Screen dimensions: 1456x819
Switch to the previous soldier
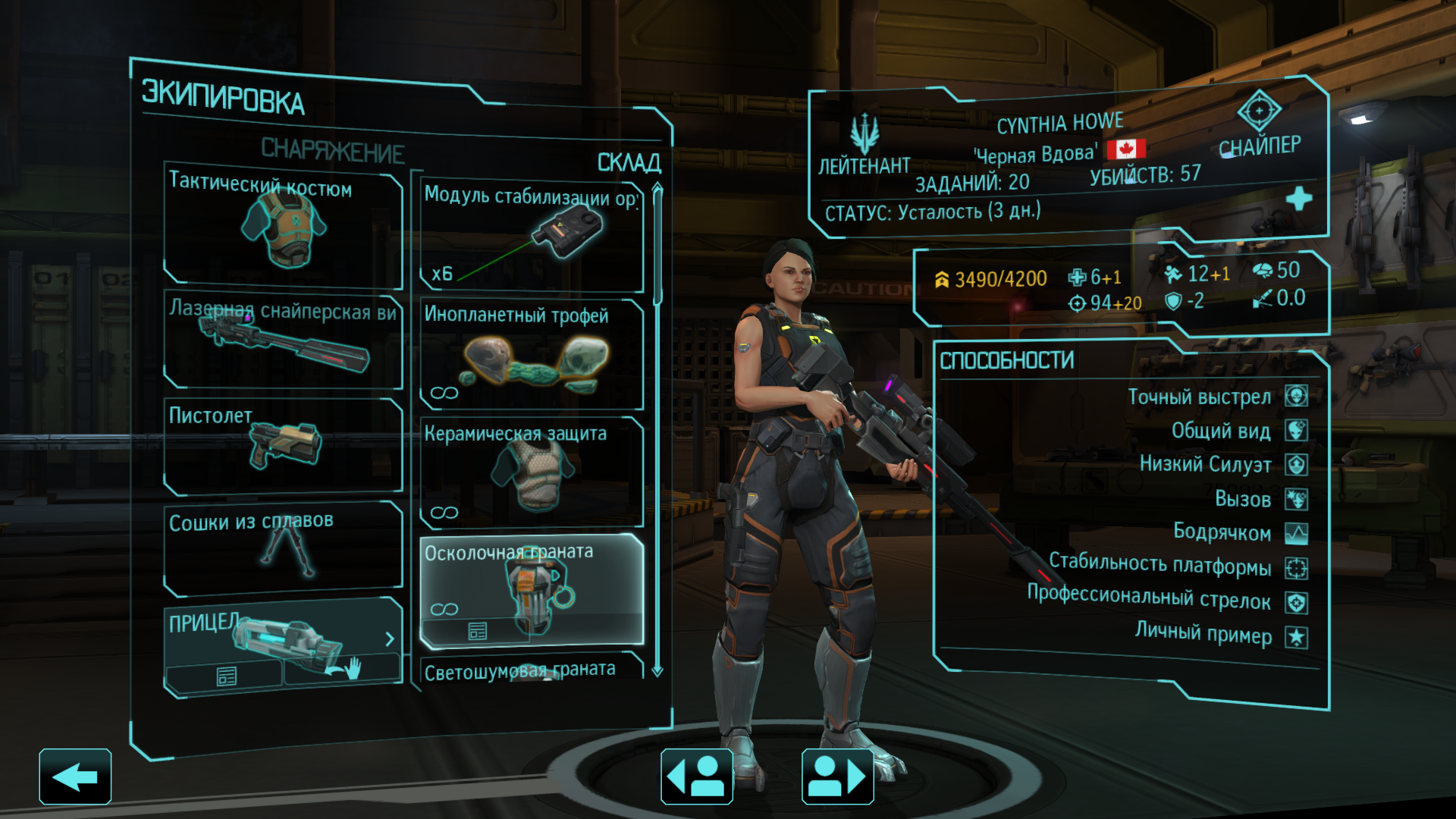click(696, 777)
